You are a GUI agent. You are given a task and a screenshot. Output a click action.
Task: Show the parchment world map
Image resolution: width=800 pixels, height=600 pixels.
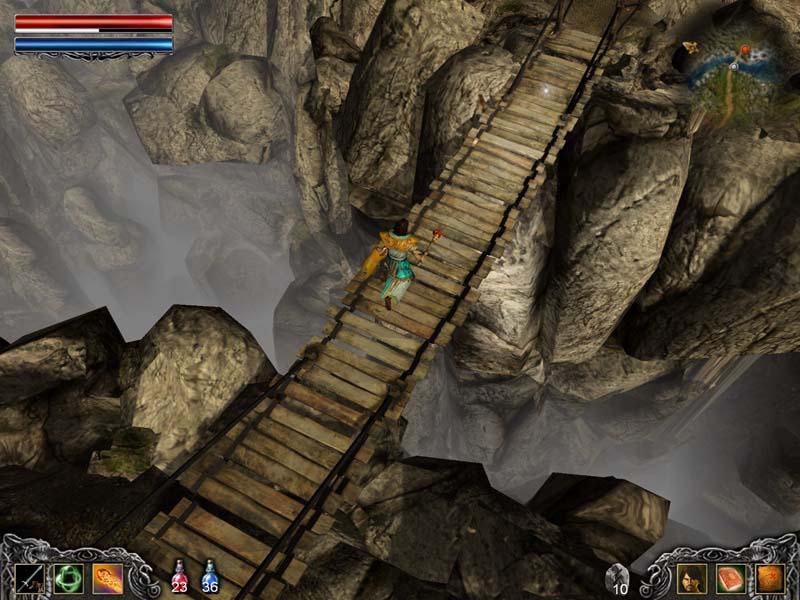[x=769, y=577]
